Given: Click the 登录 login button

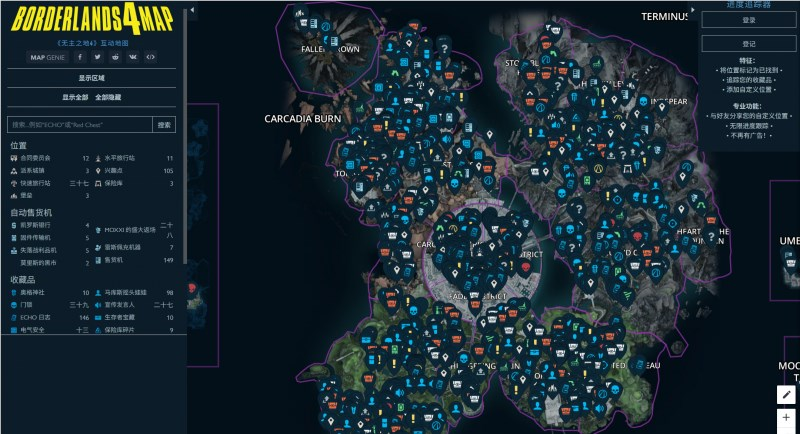Looking at the screenshot, I should pos(749,20).
